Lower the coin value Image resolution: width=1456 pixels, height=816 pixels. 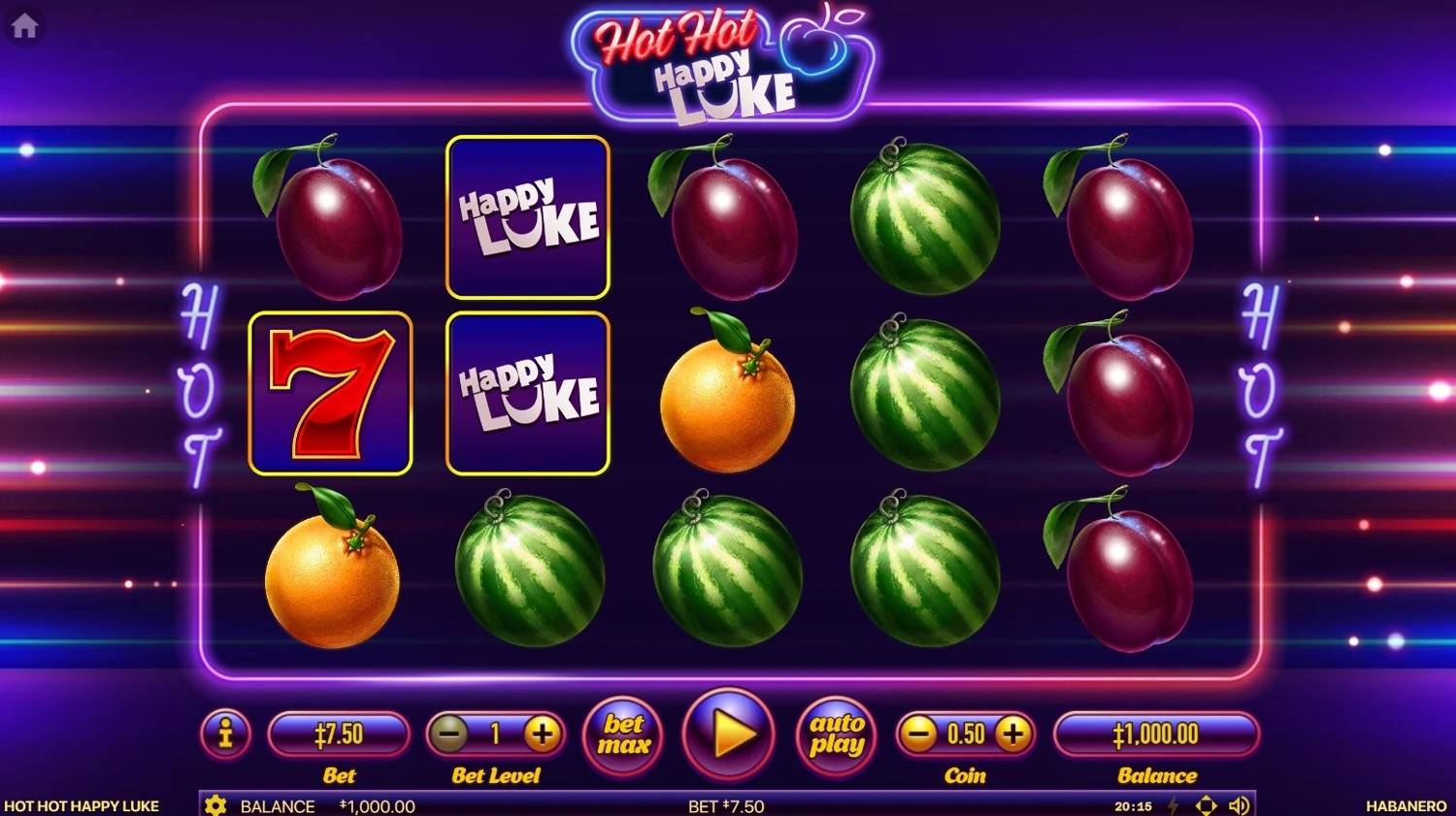[917, 734]
